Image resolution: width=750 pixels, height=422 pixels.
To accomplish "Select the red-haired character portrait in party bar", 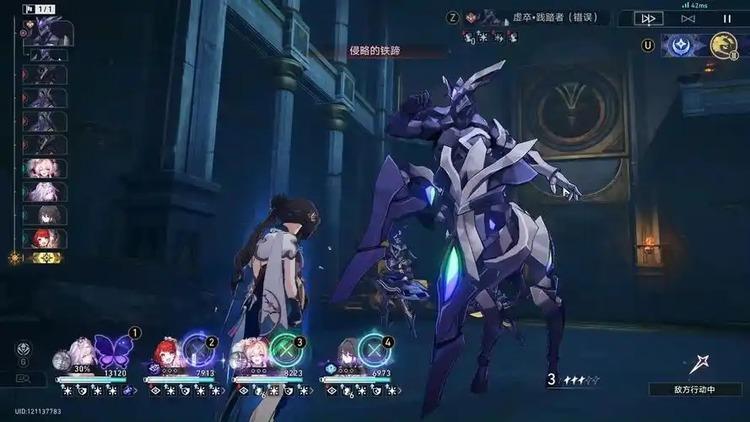I will click(x=166, y=356).
